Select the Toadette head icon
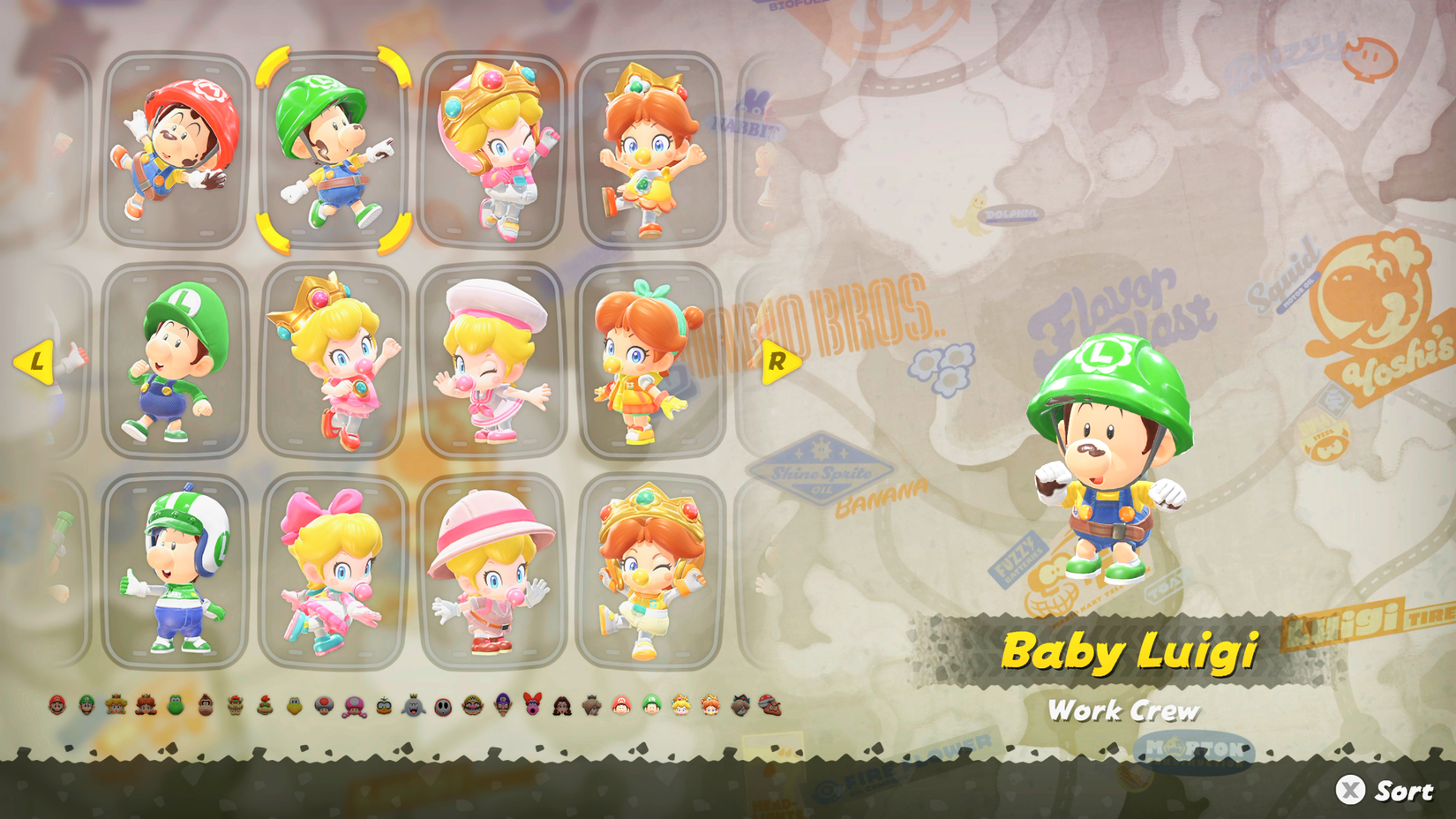1456x819 pixels. click(x=353, y=706)
